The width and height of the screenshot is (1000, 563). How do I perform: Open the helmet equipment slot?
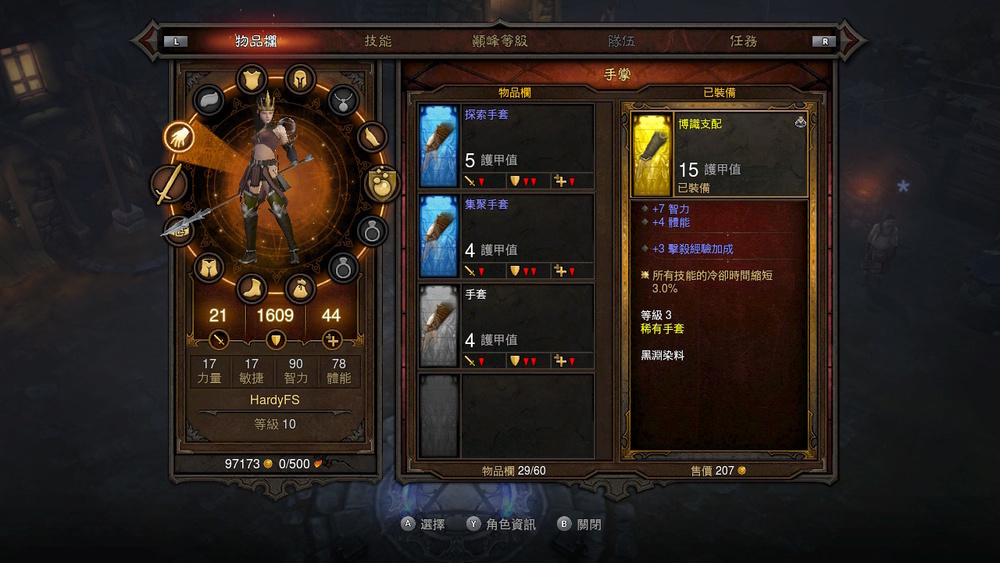(299, 79)
